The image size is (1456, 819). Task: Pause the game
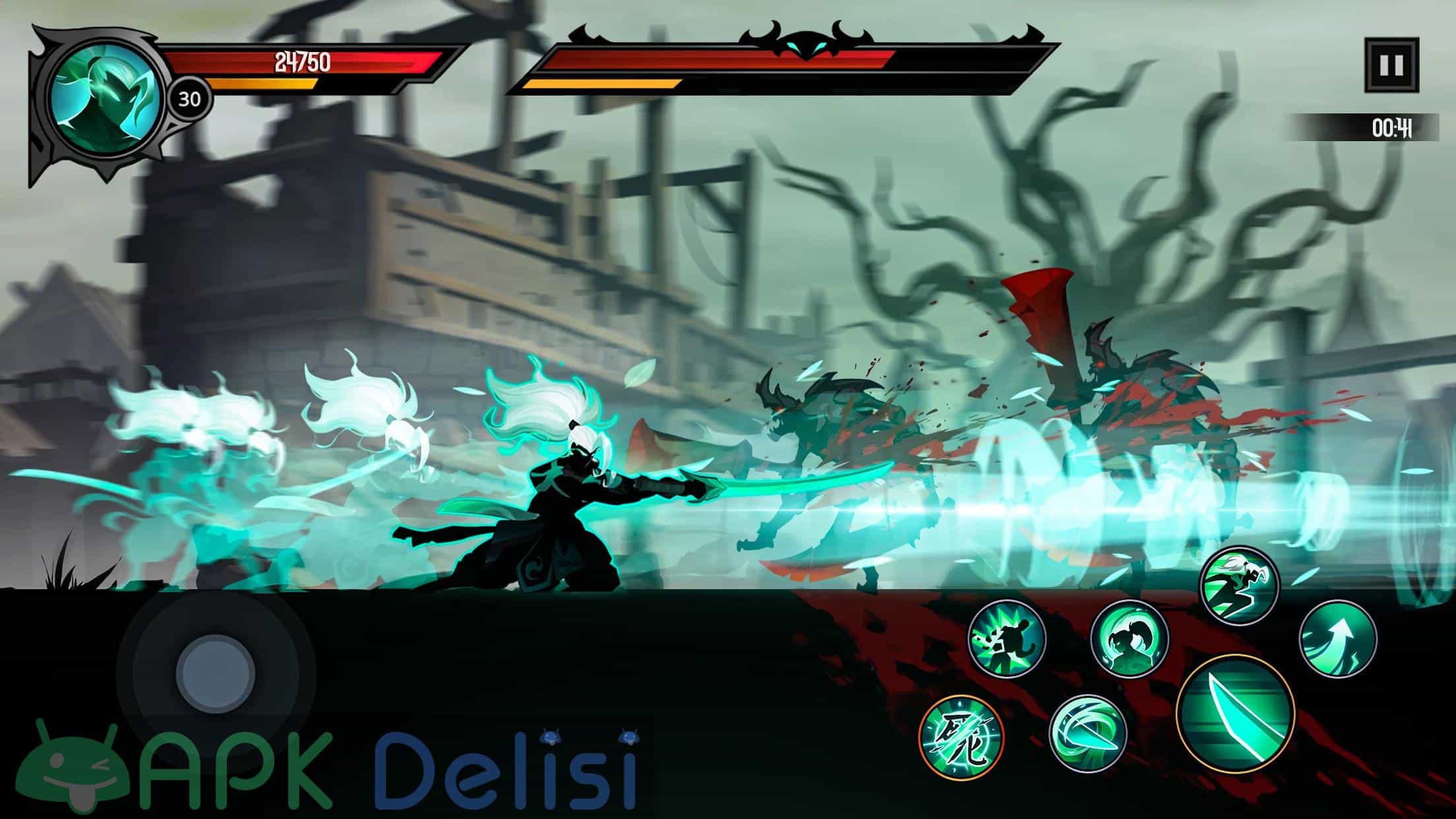pos(1391,65)
